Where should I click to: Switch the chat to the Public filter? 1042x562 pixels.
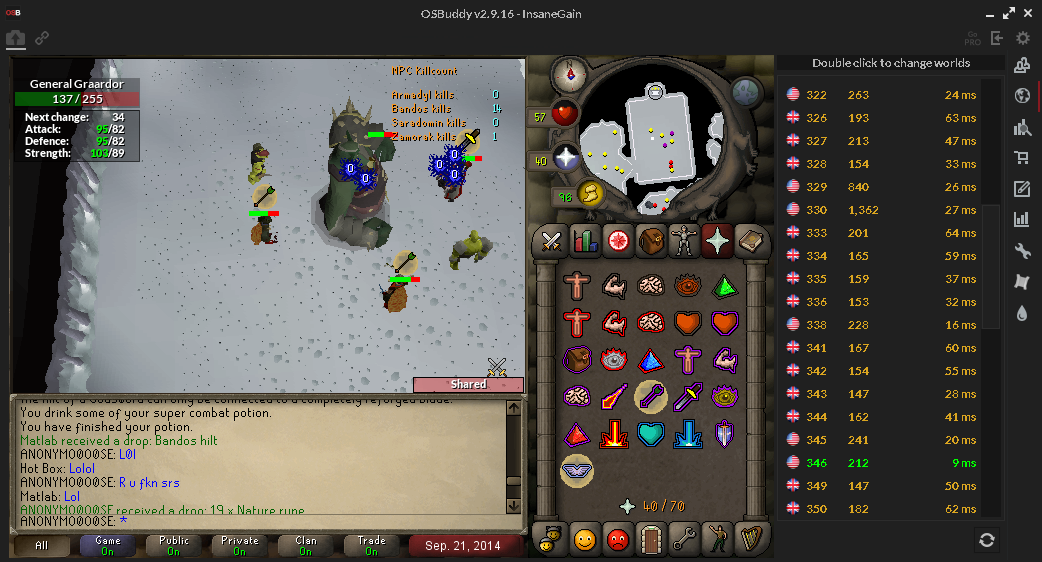174,546
